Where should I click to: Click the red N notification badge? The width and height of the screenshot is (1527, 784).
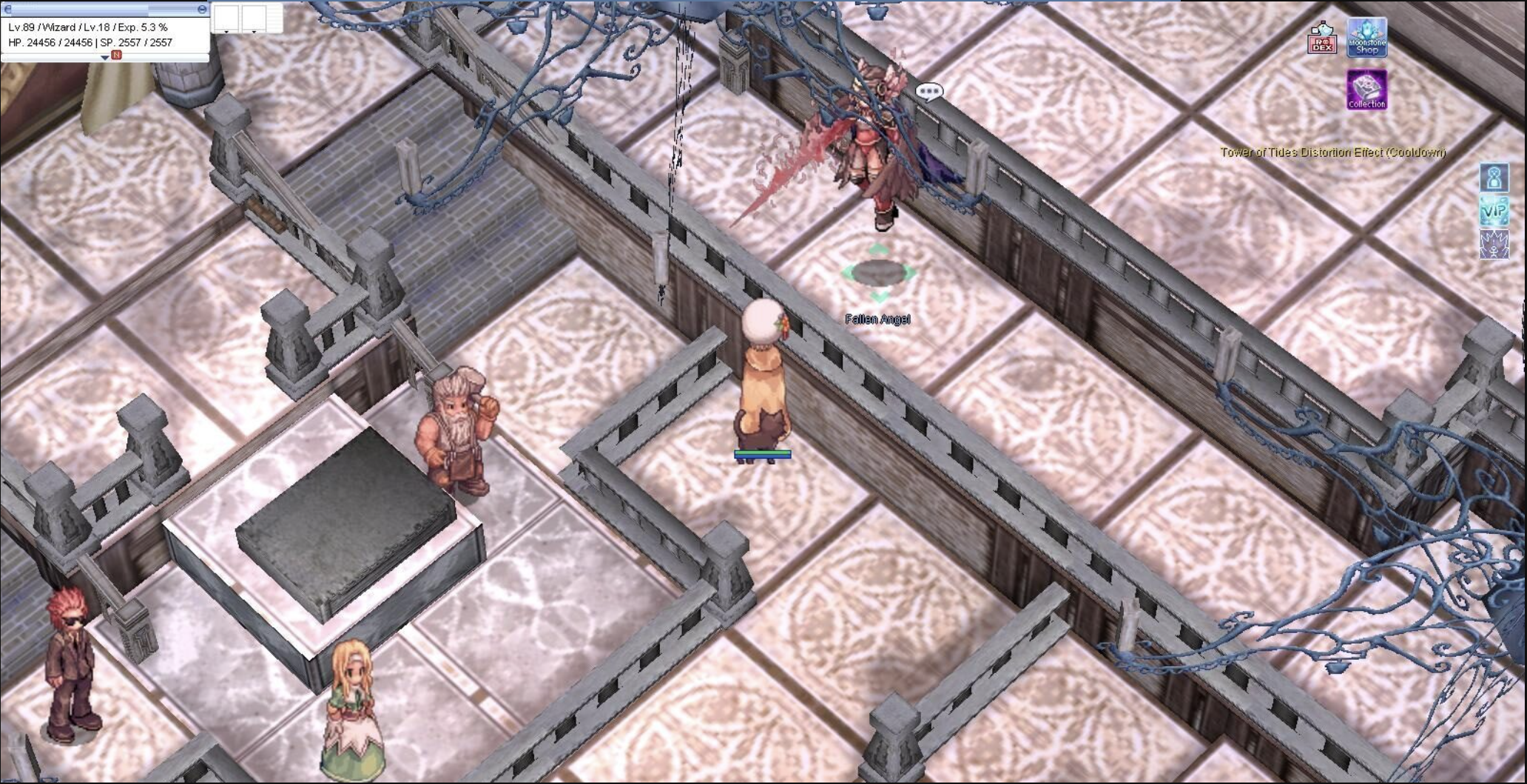116,55
